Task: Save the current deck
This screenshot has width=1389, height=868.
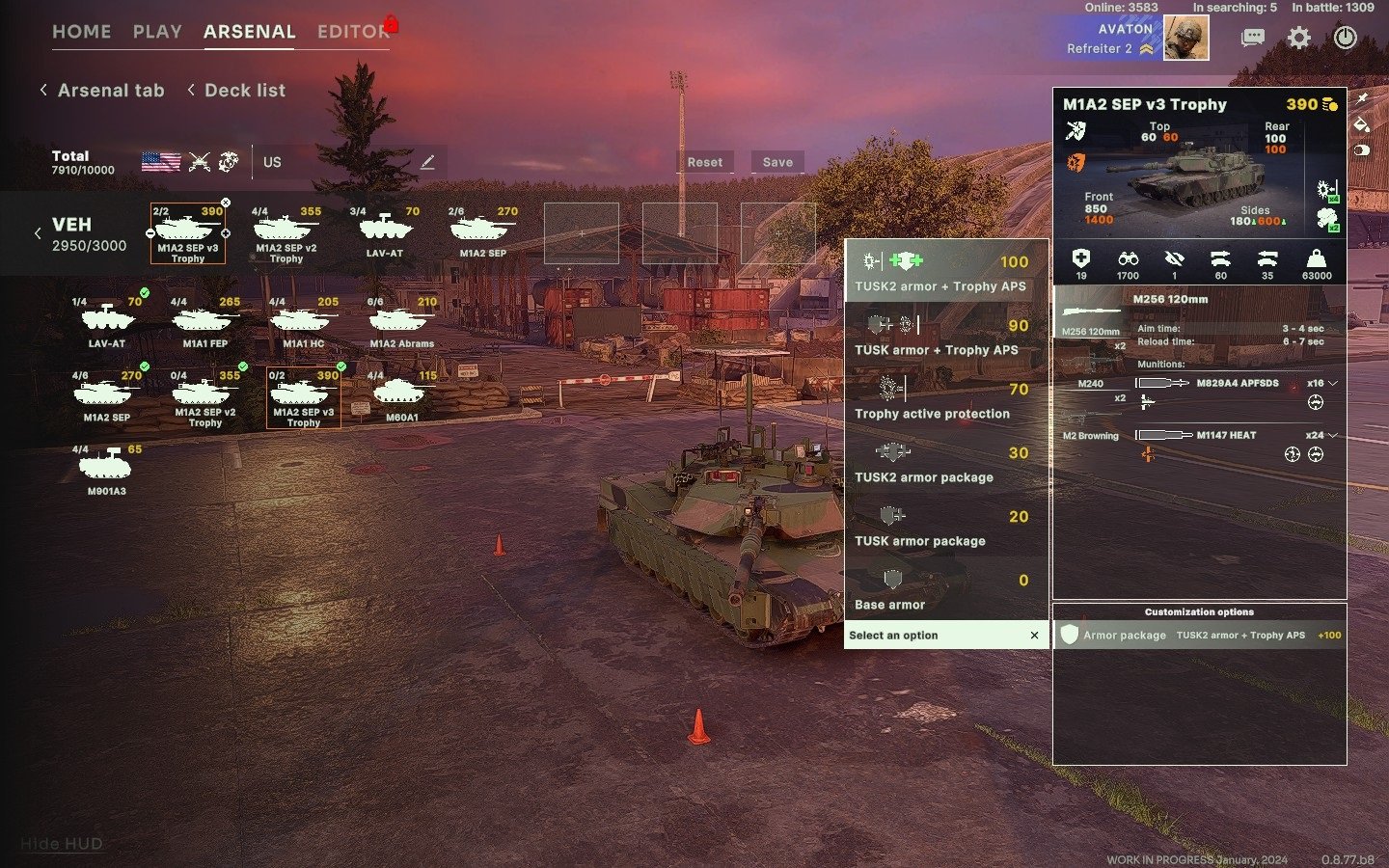Action: 777,162
